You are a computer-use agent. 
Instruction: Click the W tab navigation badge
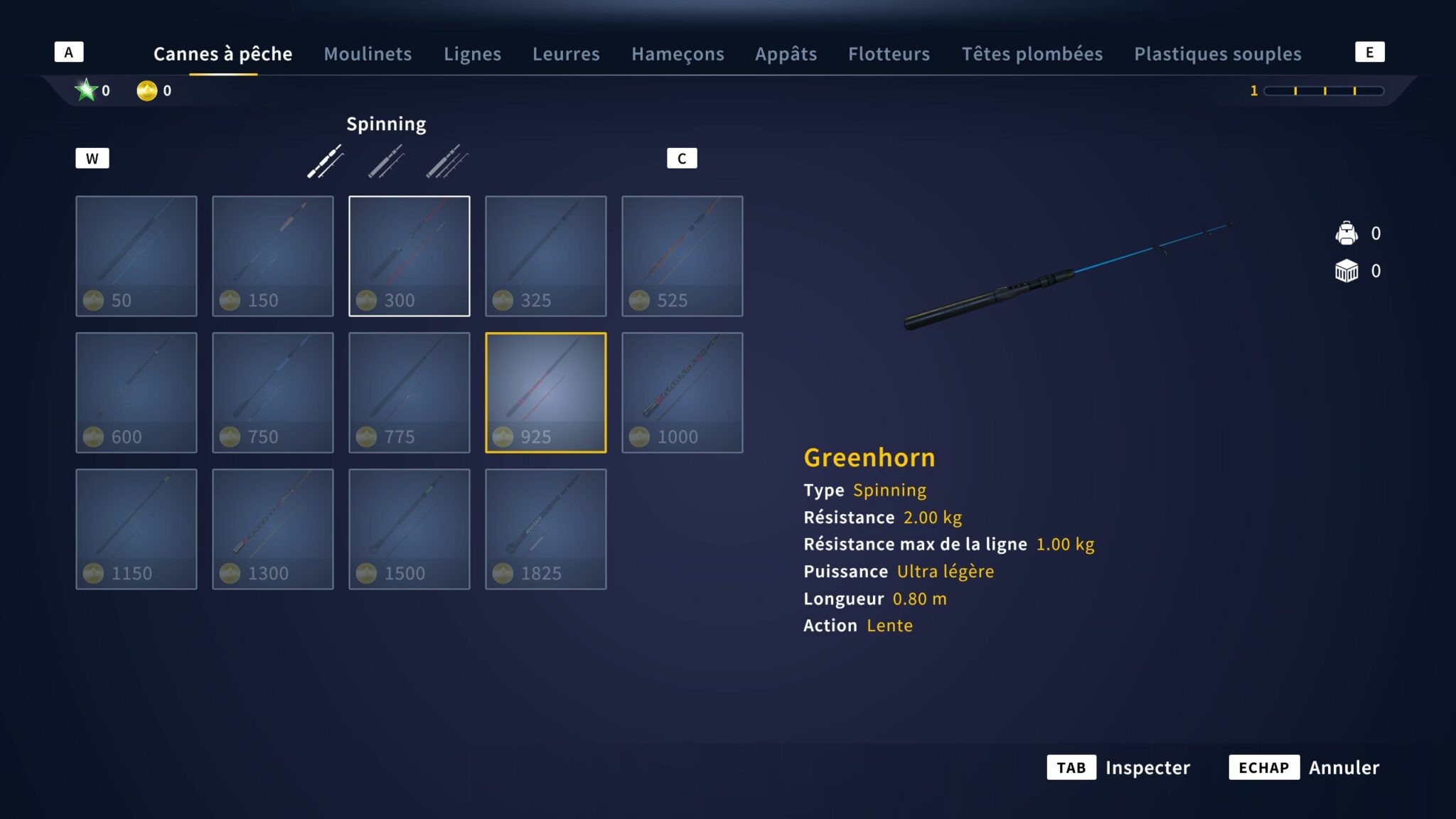pos(92,158)
